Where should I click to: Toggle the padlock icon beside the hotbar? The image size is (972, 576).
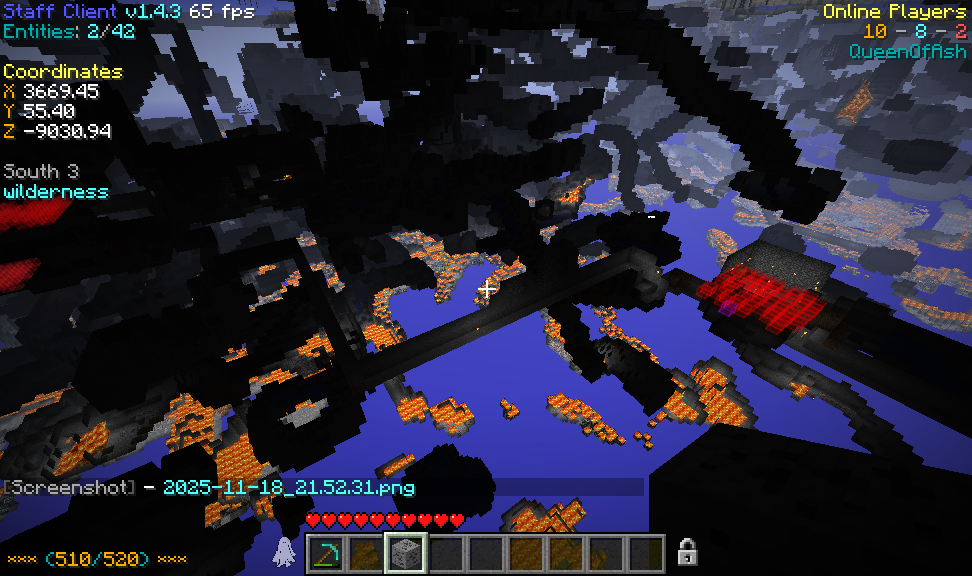tap(687, 551)
